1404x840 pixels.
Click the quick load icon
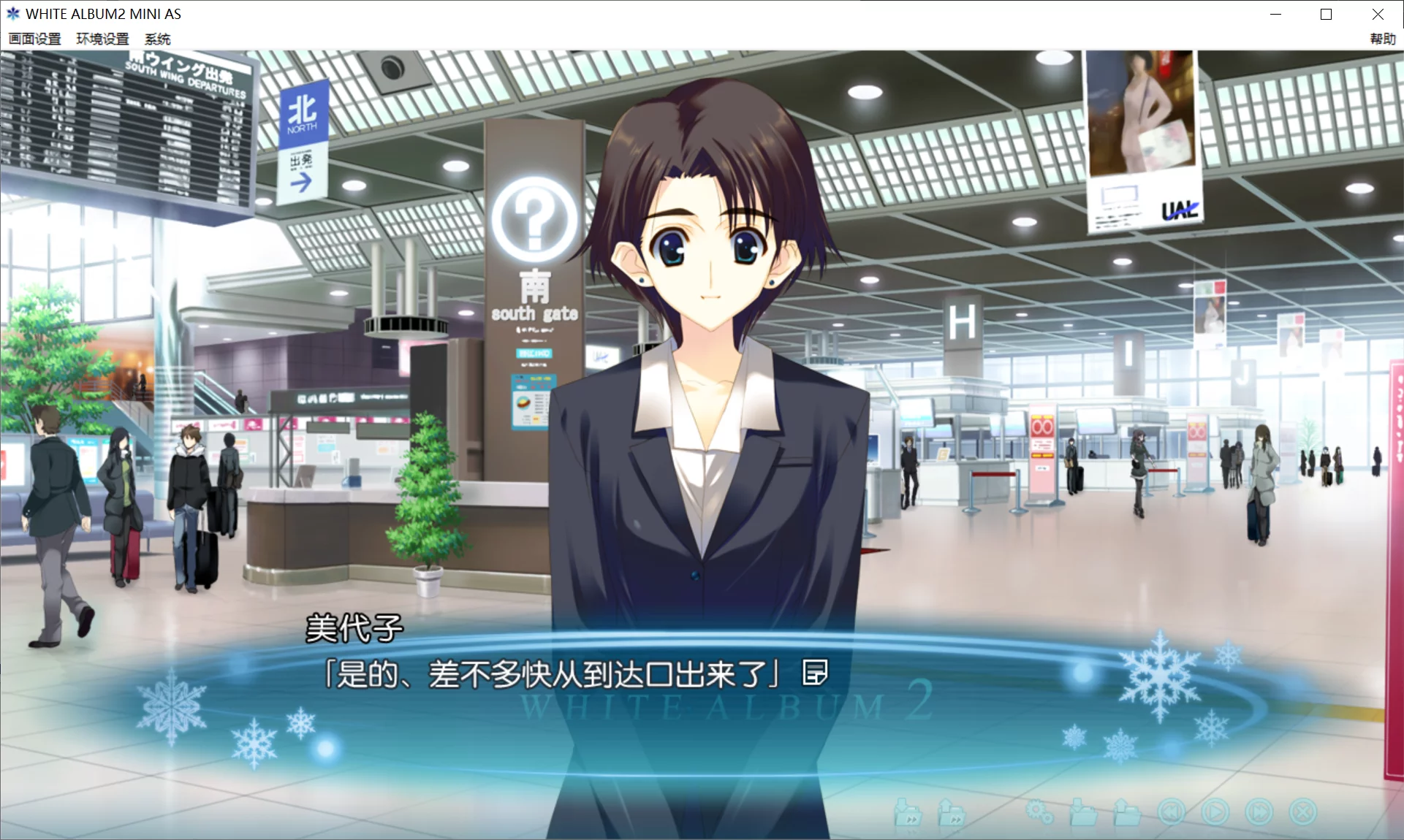908,813
